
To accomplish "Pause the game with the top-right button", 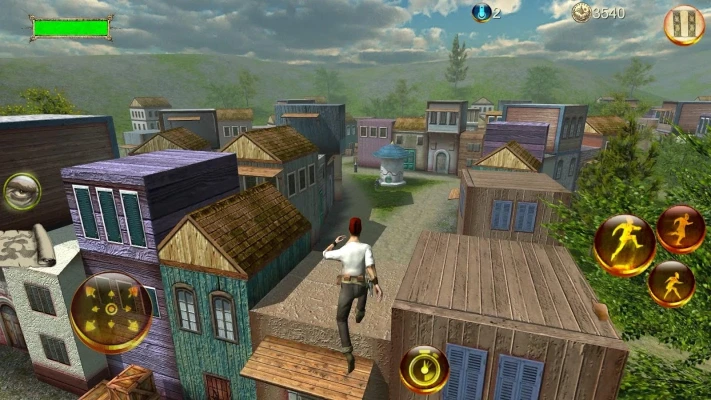I will click(684, 25).
